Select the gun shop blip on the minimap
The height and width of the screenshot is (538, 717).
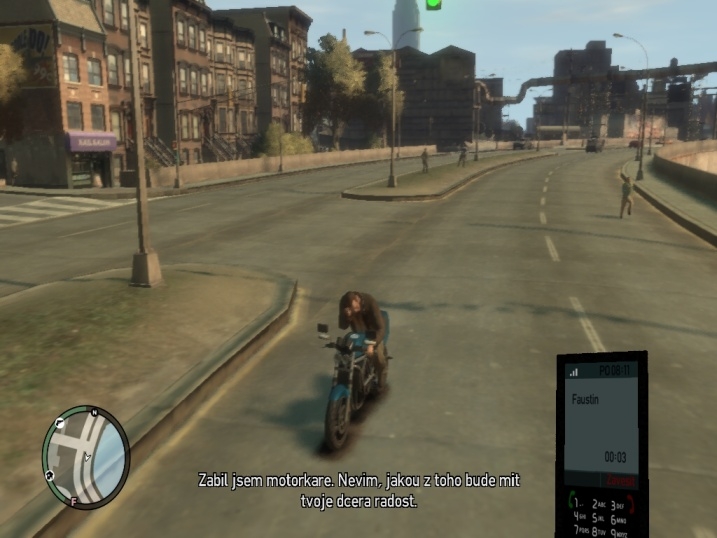click(60, 425)
